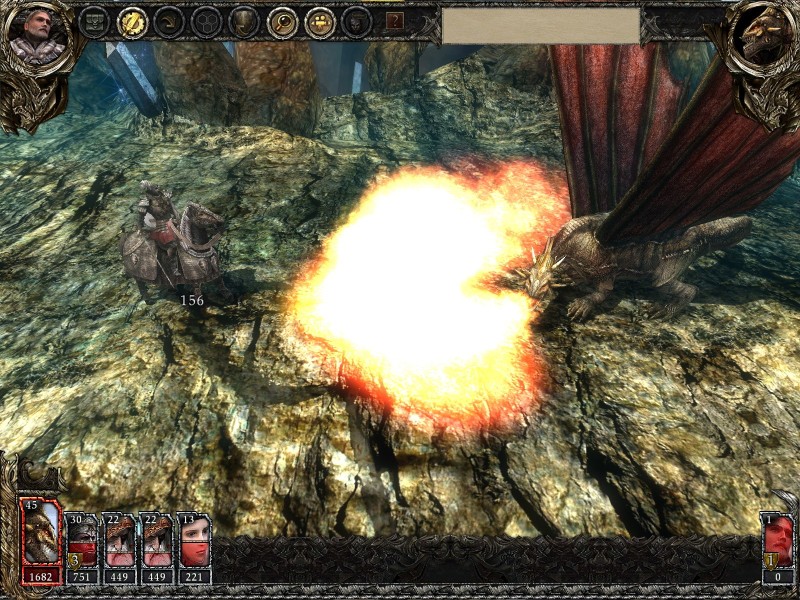Activate the gold magnifying glass icon
The height and width of the screenshot is (600, 800).
[x=282, y=21]
